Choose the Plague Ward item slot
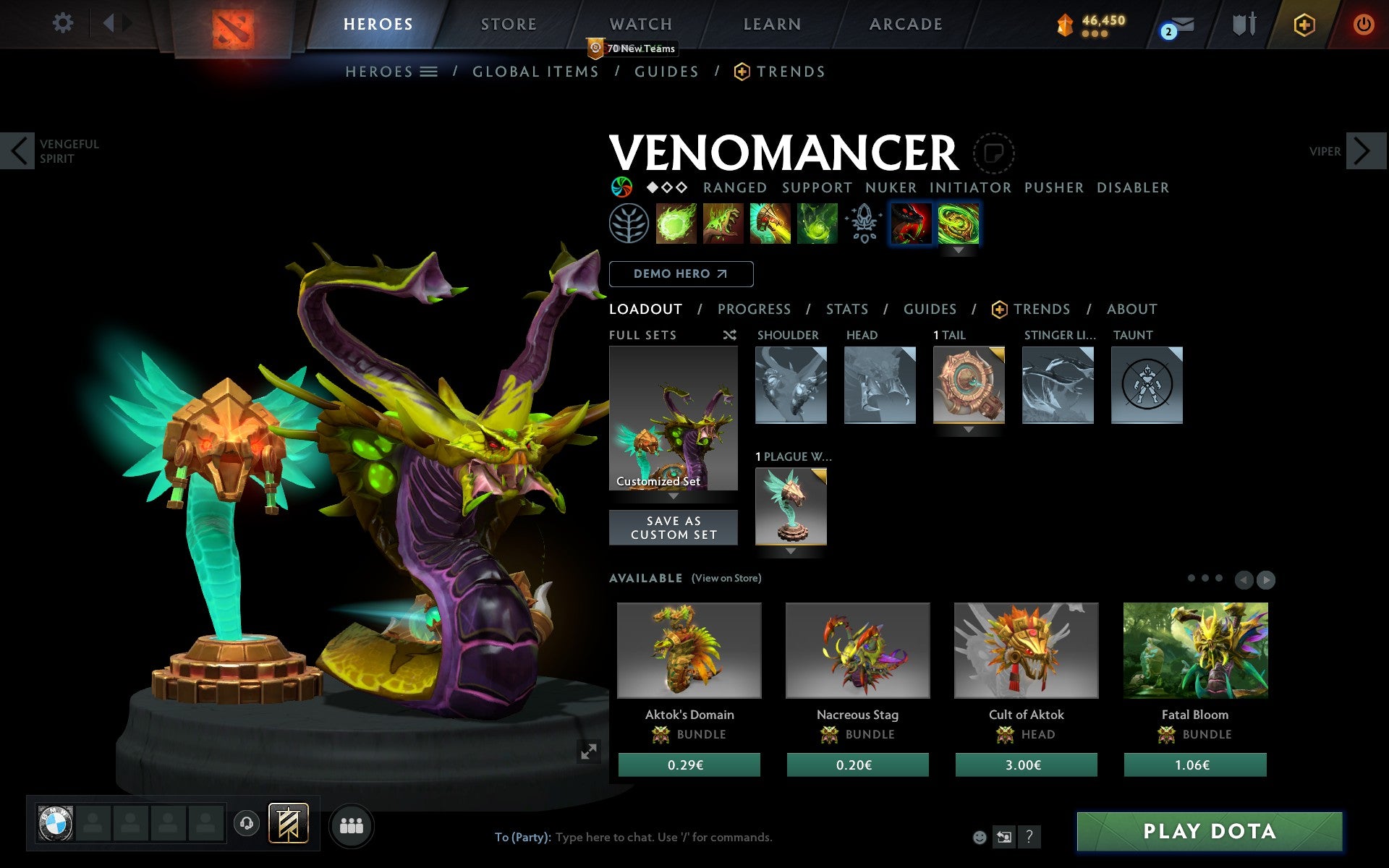Screen dimensions: 1389x868 [791, 506]
